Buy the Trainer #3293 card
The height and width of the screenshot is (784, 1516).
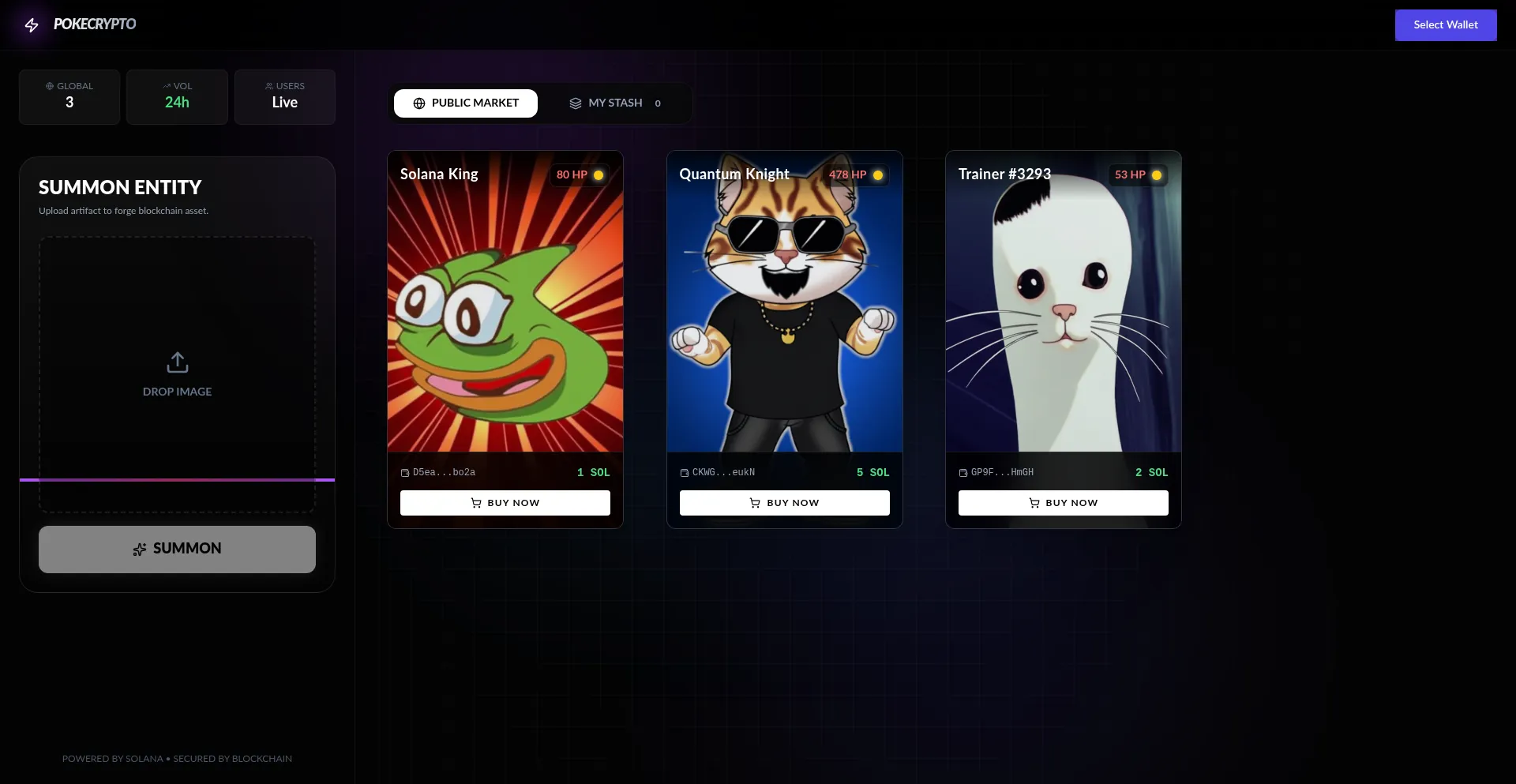point(1063,503)
